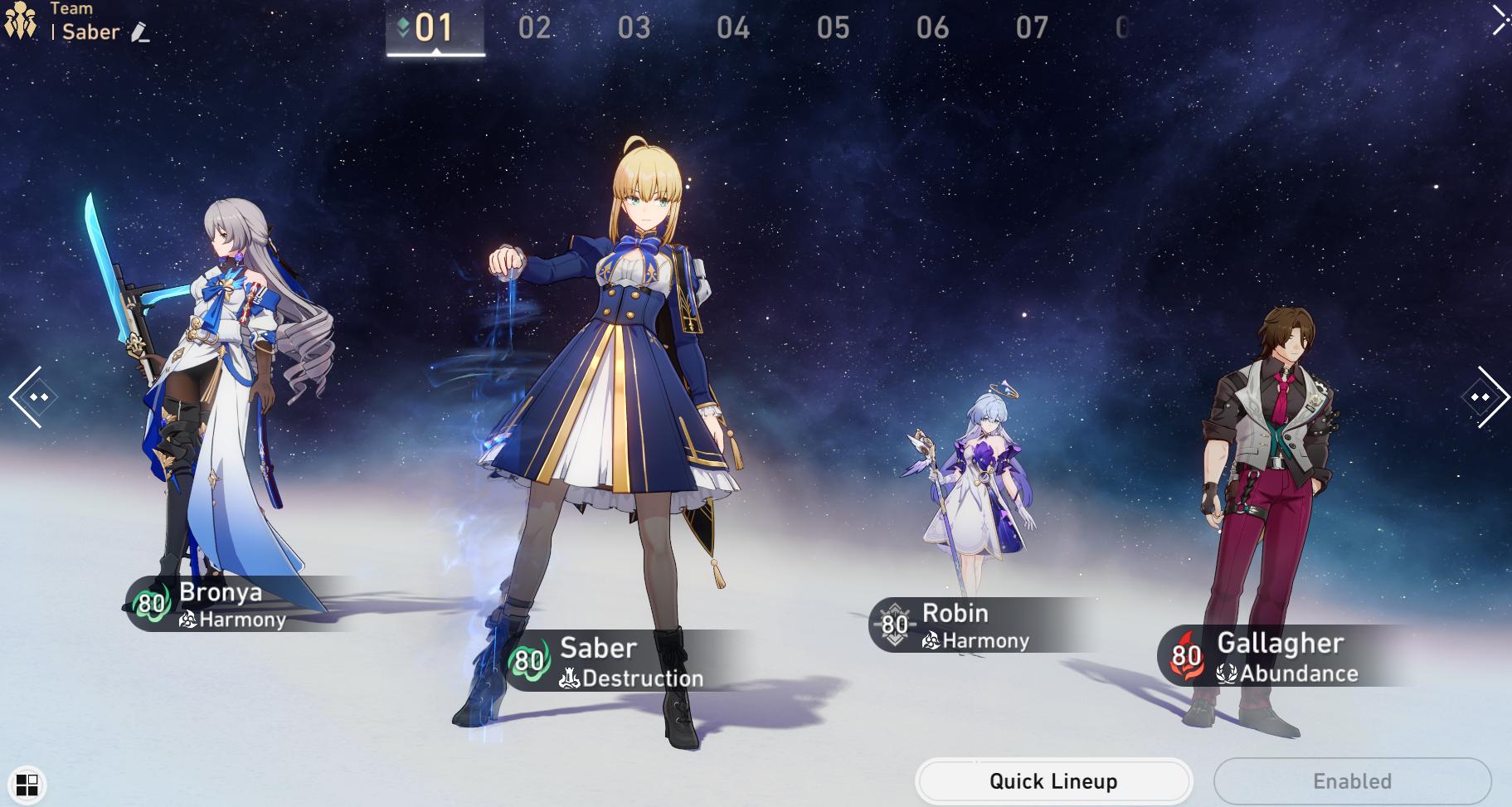
Task: Choose team tab 06
Action: click(x=932, y=28)
